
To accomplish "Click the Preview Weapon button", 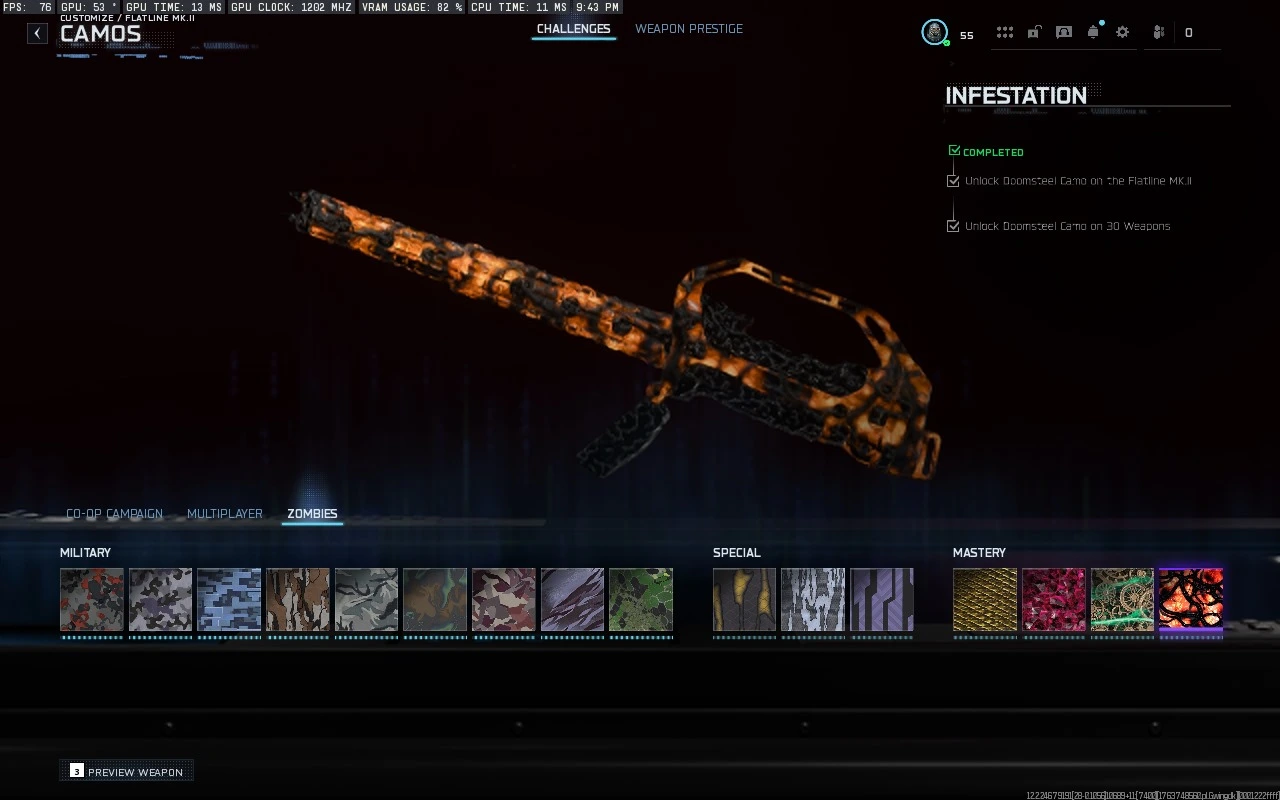I will [x=126, y=771].
